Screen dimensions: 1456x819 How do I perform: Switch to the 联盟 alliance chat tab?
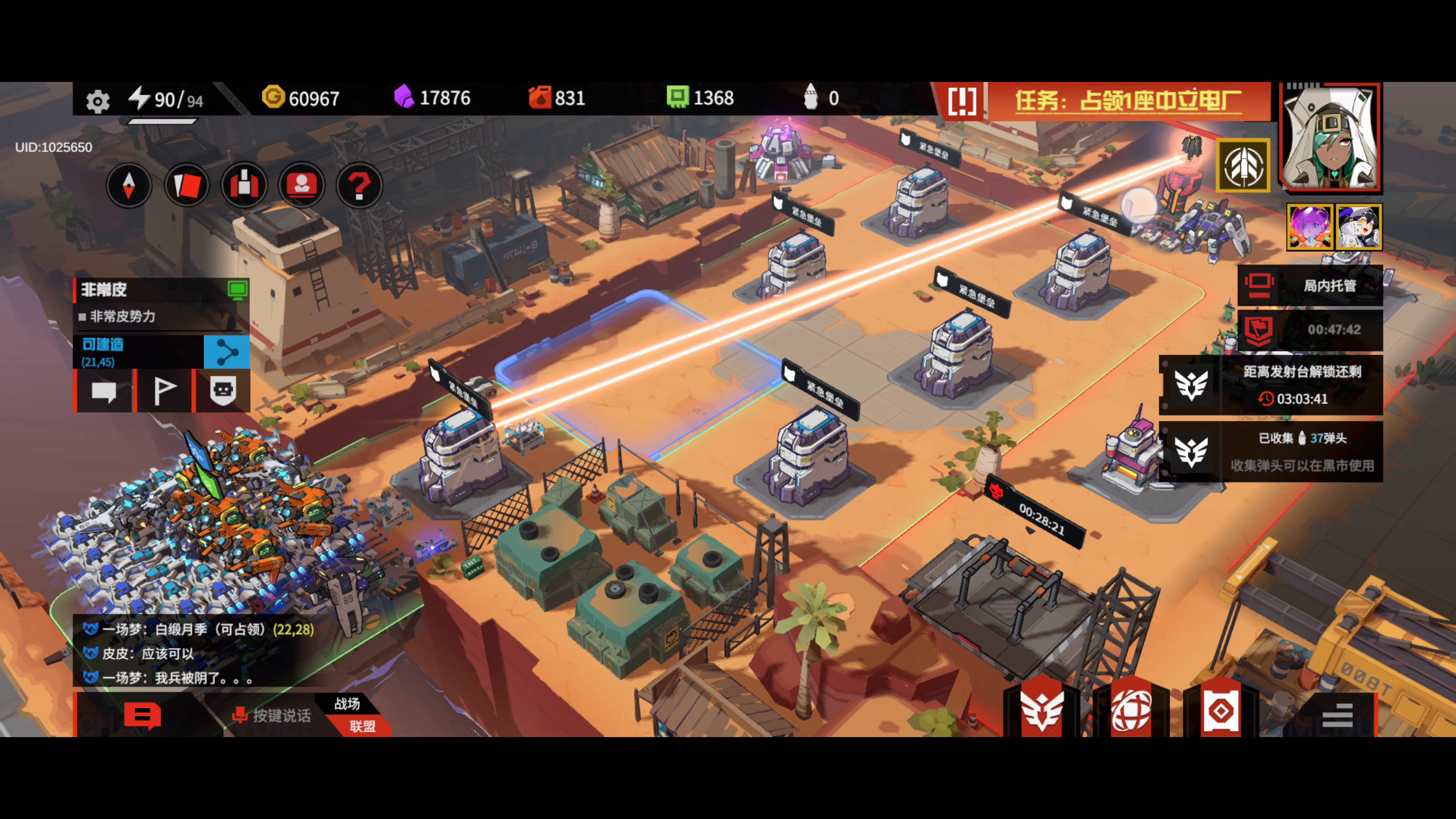click(362, 726)
